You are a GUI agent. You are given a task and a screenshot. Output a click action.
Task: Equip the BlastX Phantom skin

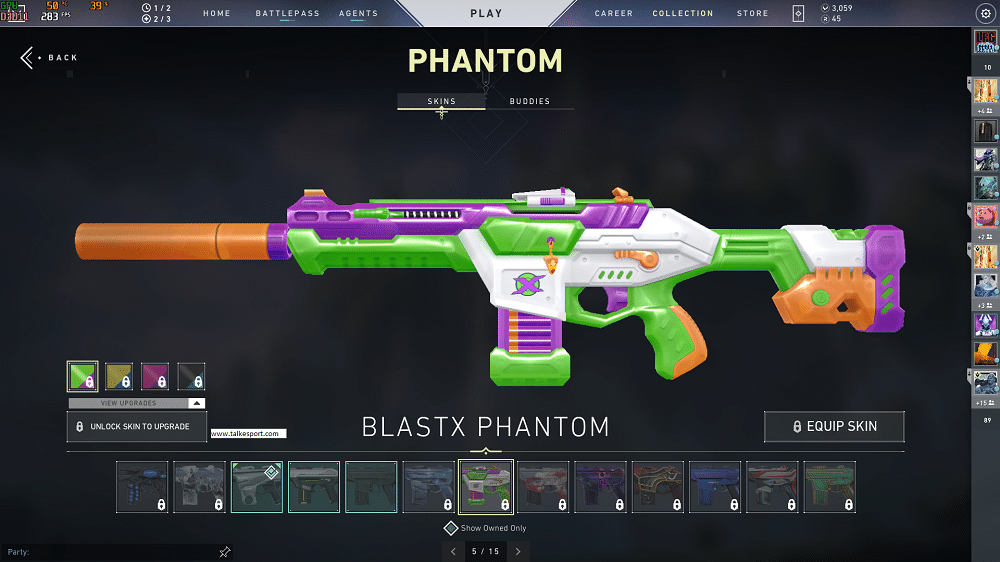[x=834, y=427]
